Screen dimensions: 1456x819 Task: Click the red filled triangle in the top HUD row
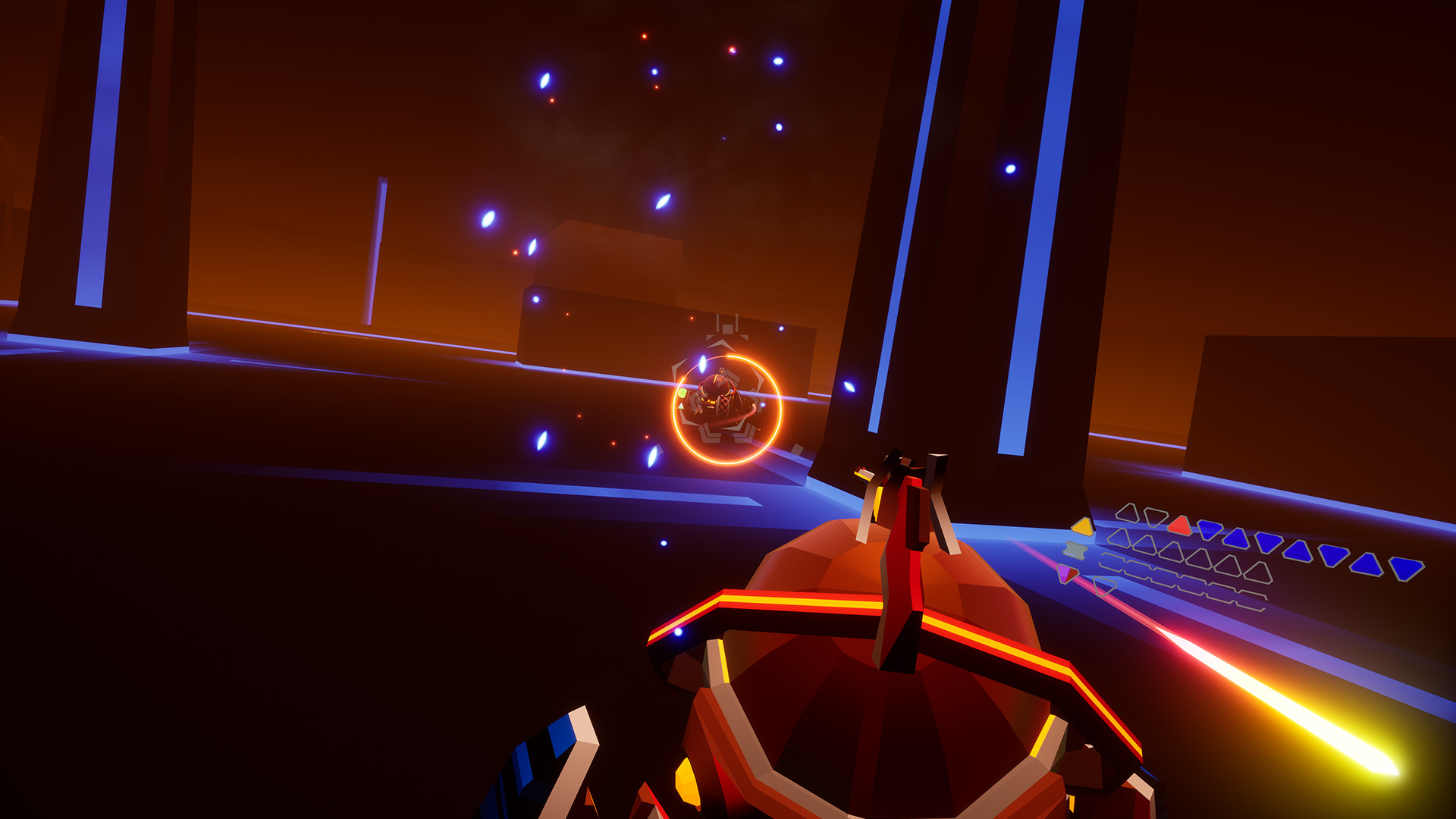click(1180, 526)
